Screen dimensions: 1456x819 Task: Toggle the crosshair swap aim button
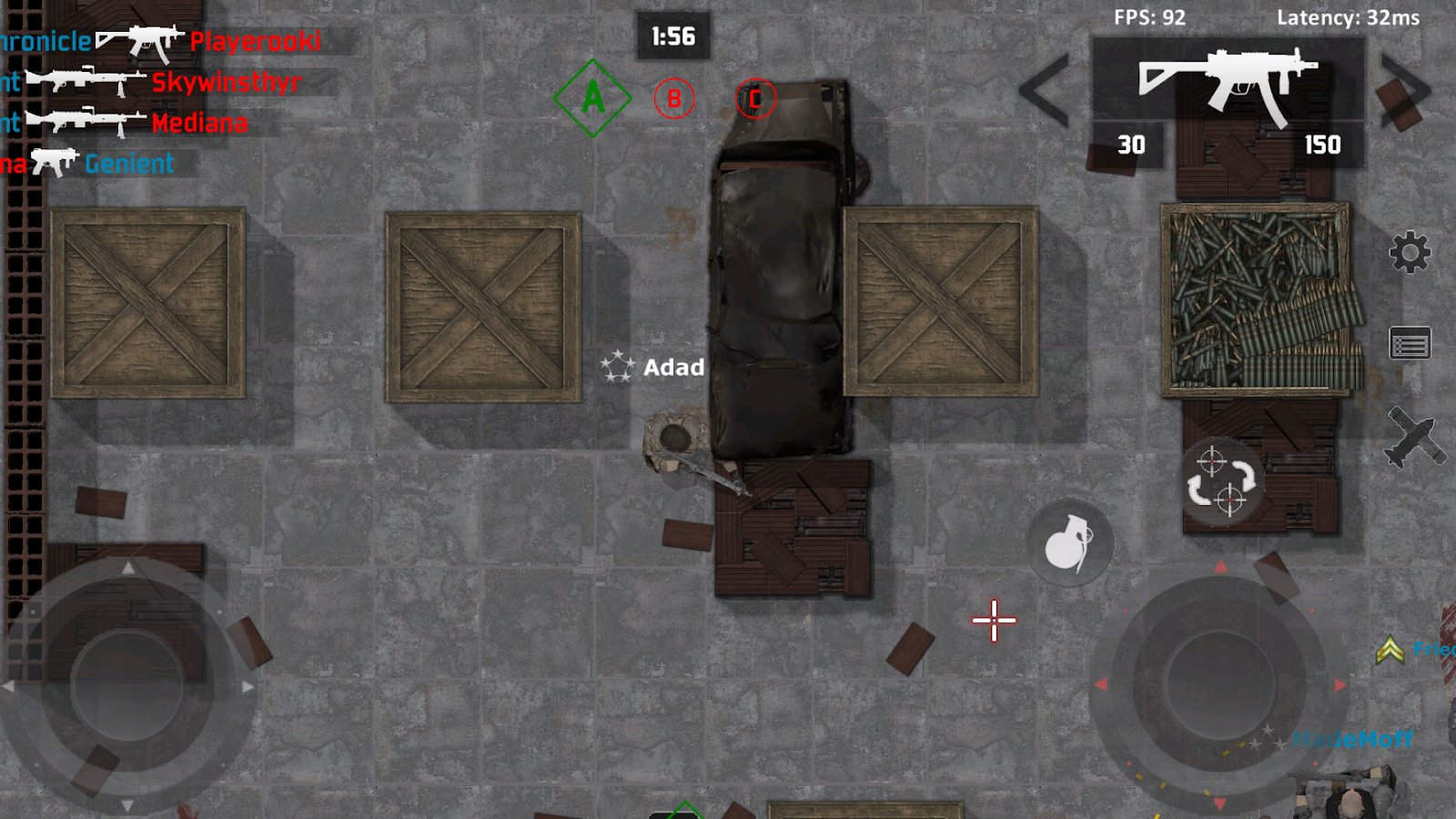point(1220,482)
